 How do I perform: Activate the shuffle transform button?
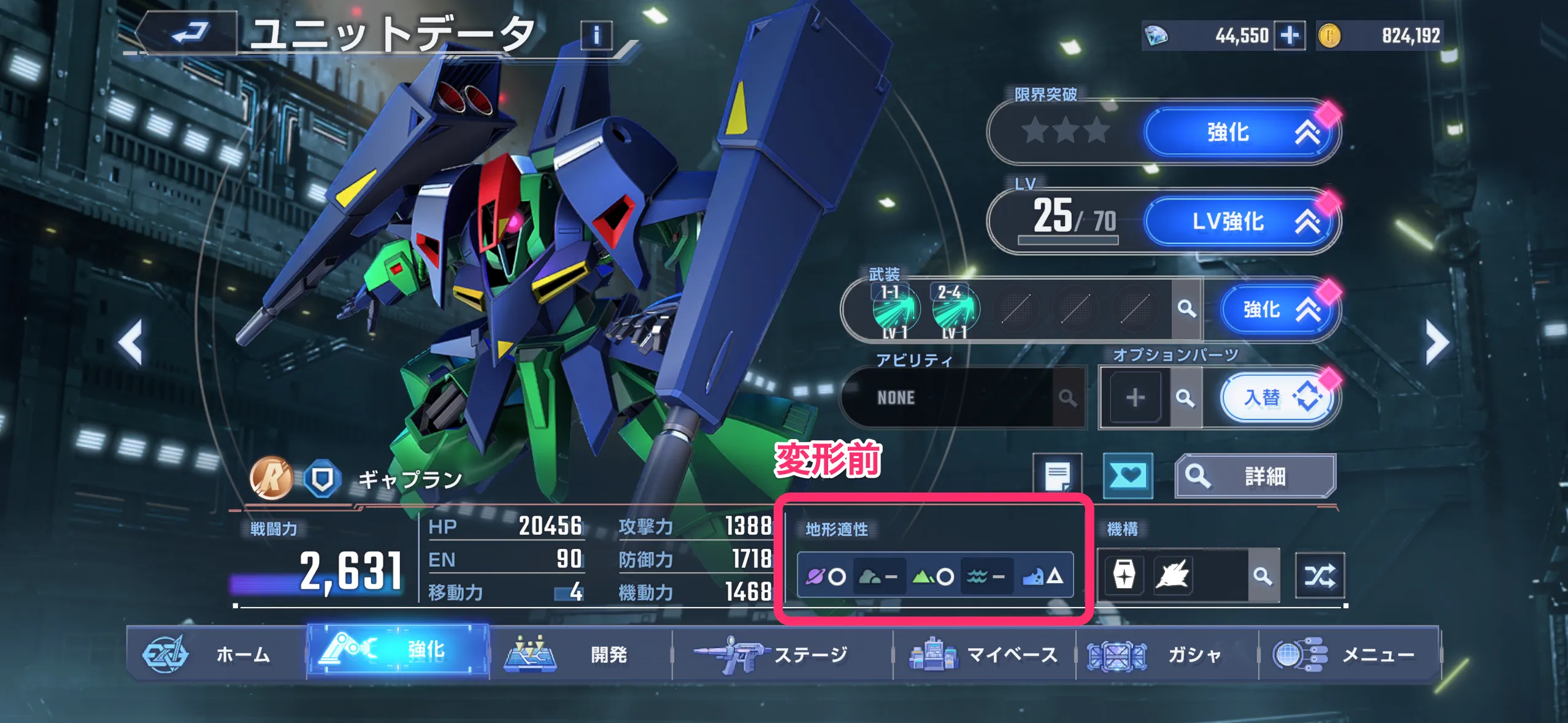(1319, 575)
